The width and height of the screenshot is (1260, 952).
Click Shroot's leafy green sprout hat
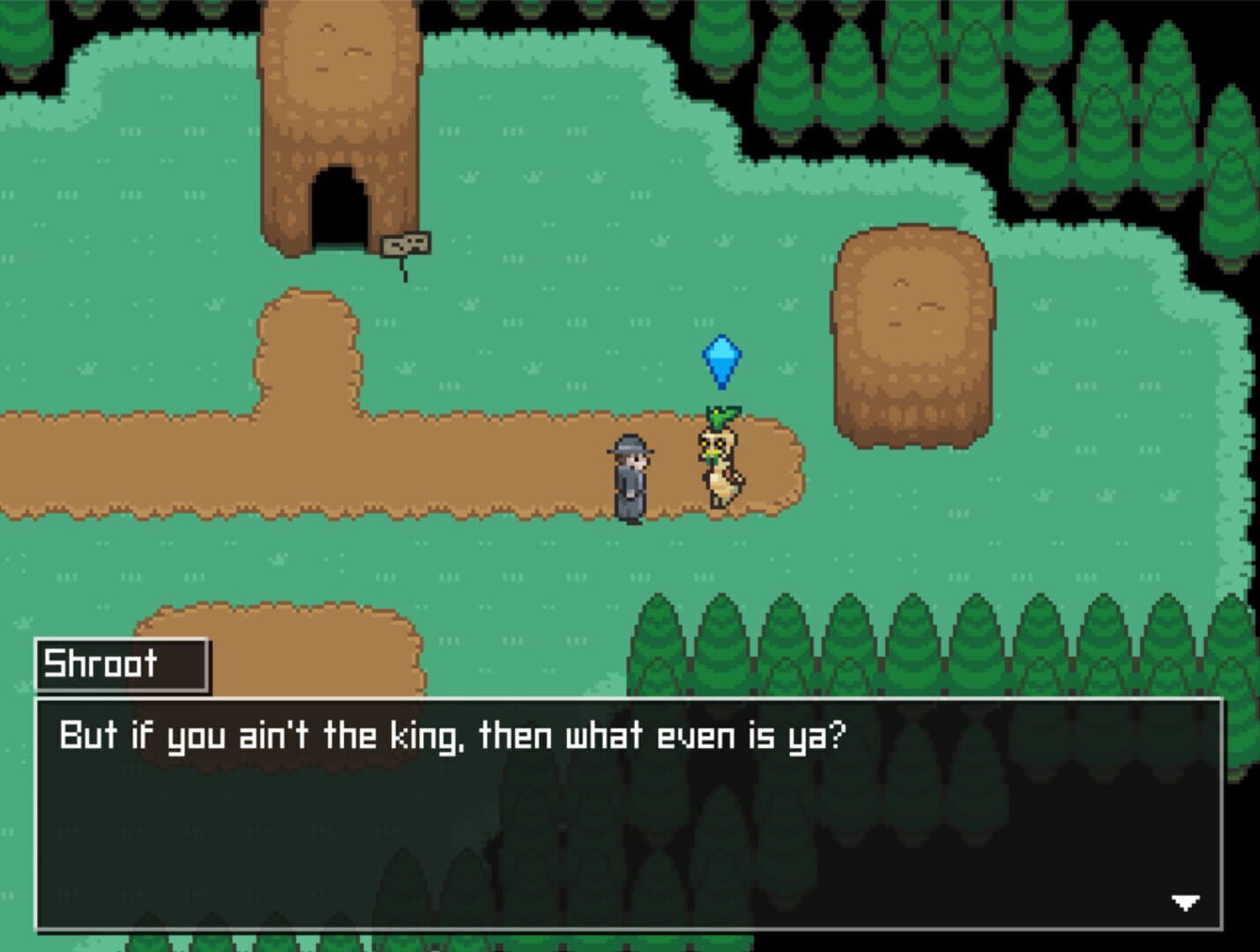point(721,414)
